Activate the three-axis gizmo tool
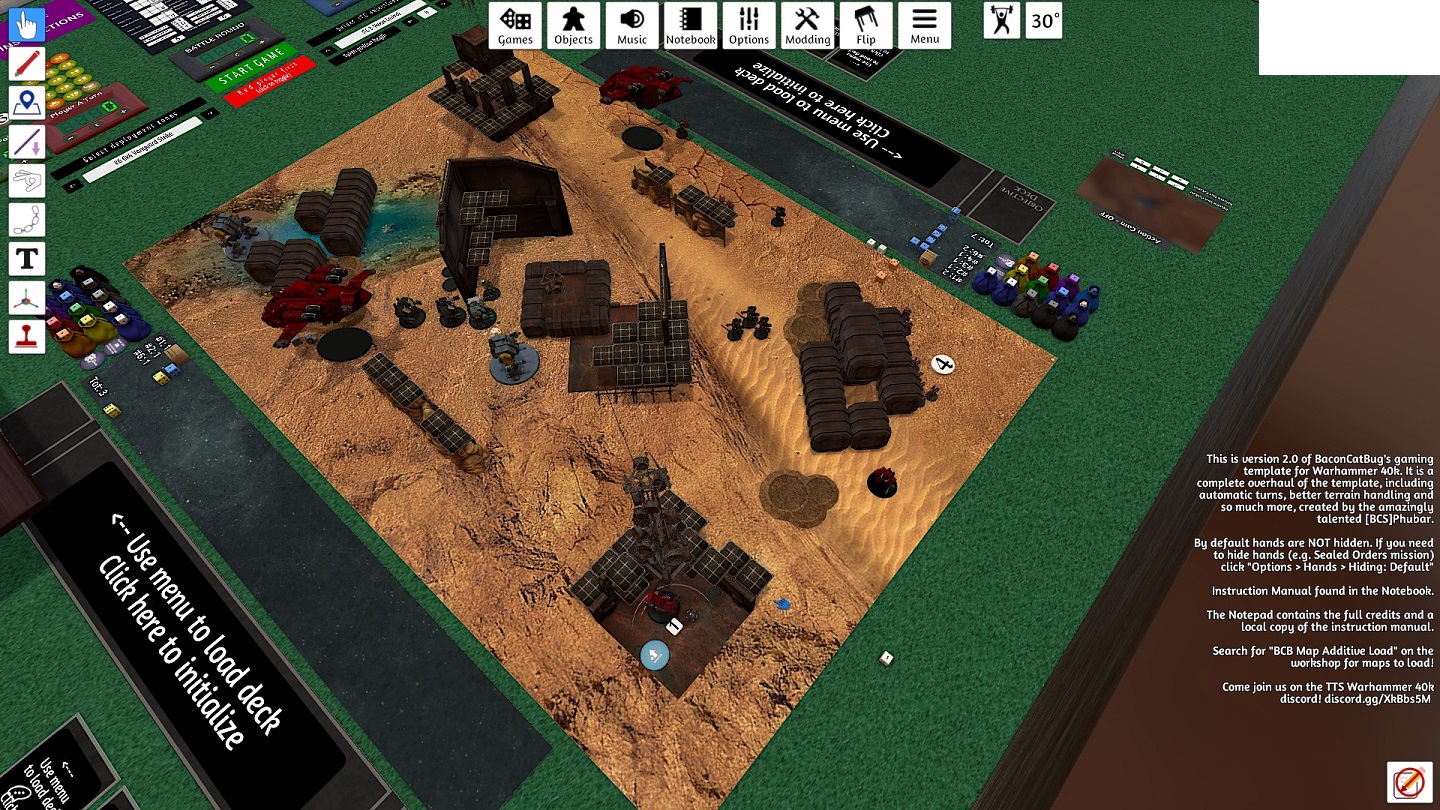1440x810 pixels. [x=27, y=297]
